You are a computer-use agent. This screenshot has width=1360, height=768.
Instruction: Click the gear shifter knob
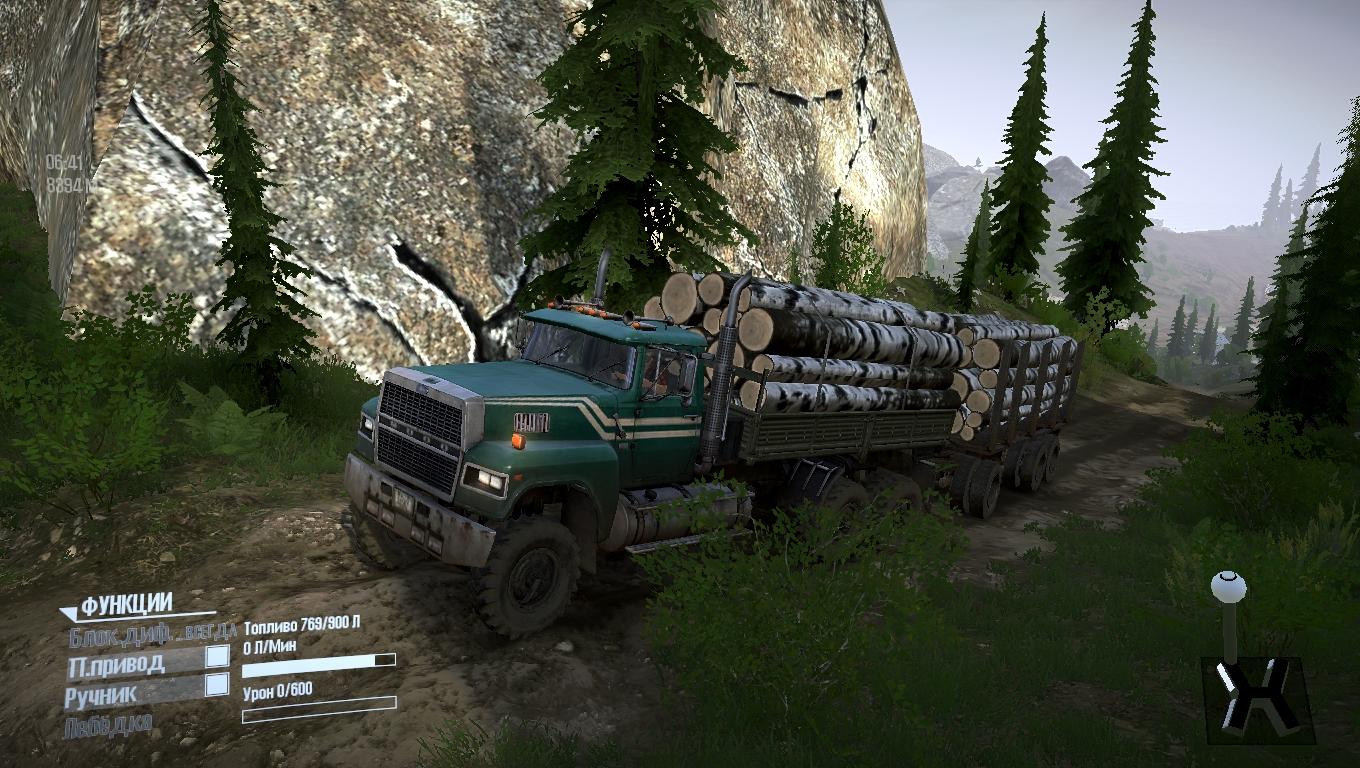pos(1228,587)
